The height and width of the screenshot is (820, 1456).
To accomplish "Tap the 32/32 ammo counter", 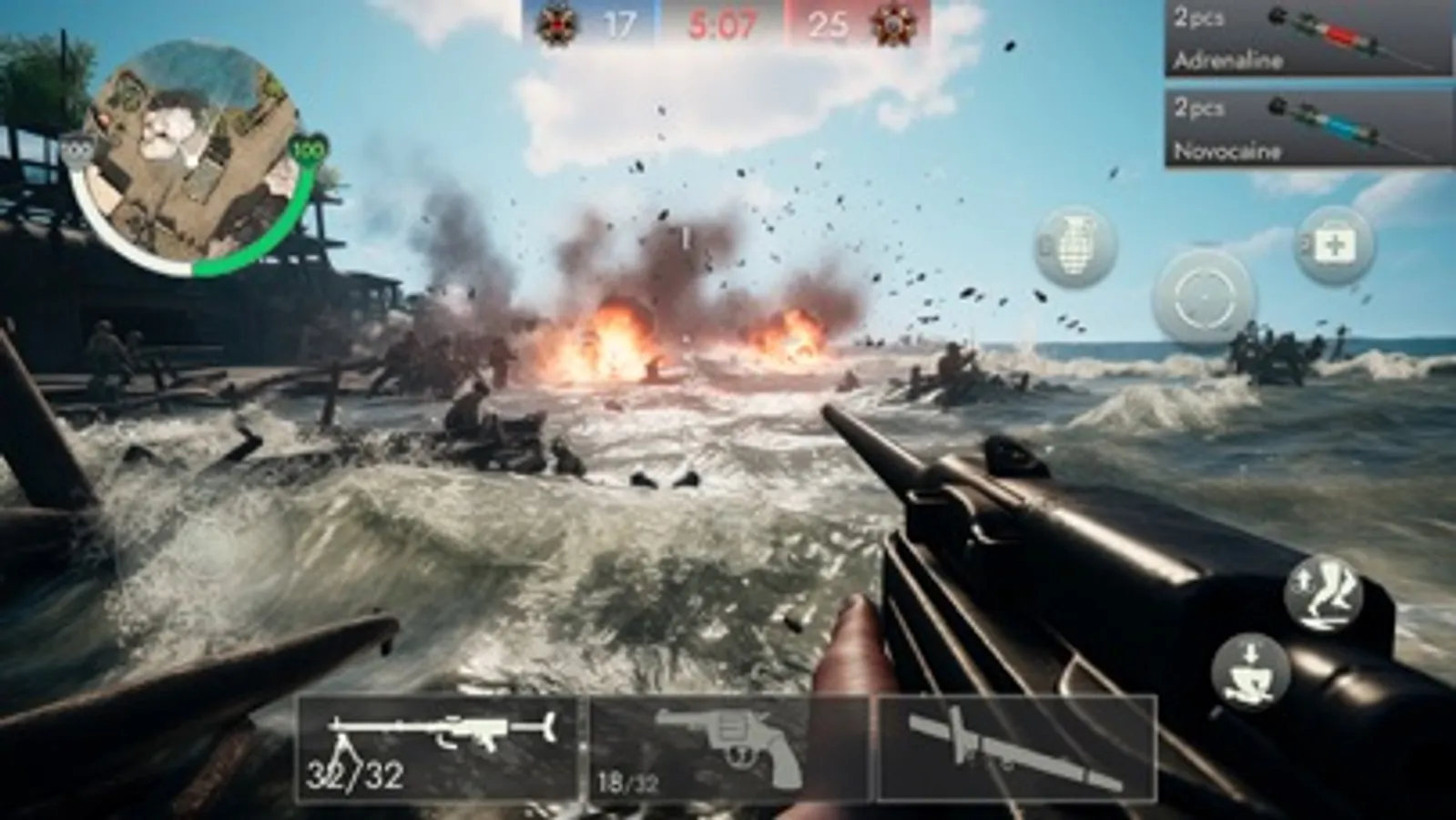I will [x=355, y=777].
